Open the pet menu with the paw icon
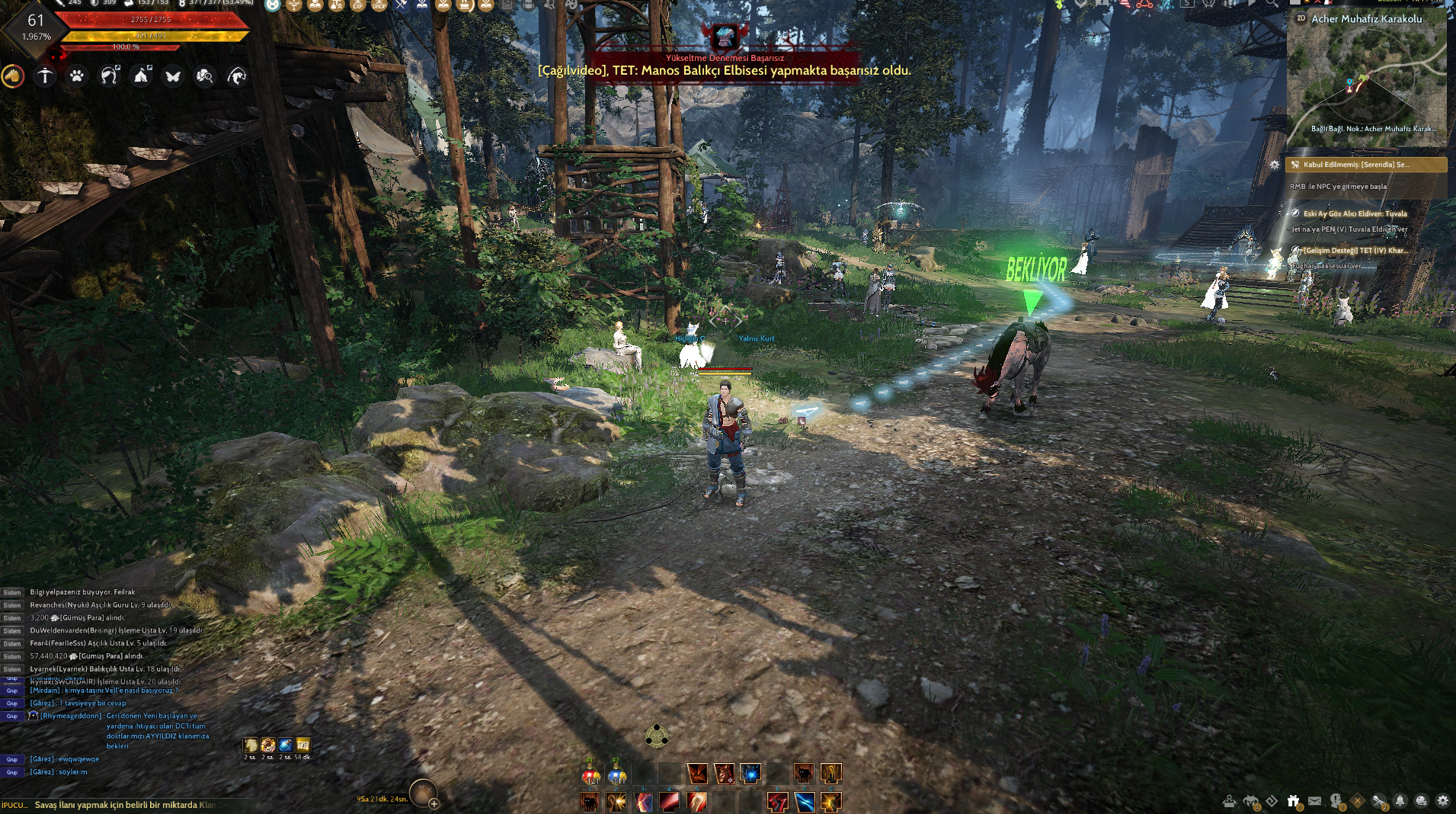Screen dimensions: 1456x814 click(x=75, y=76)
